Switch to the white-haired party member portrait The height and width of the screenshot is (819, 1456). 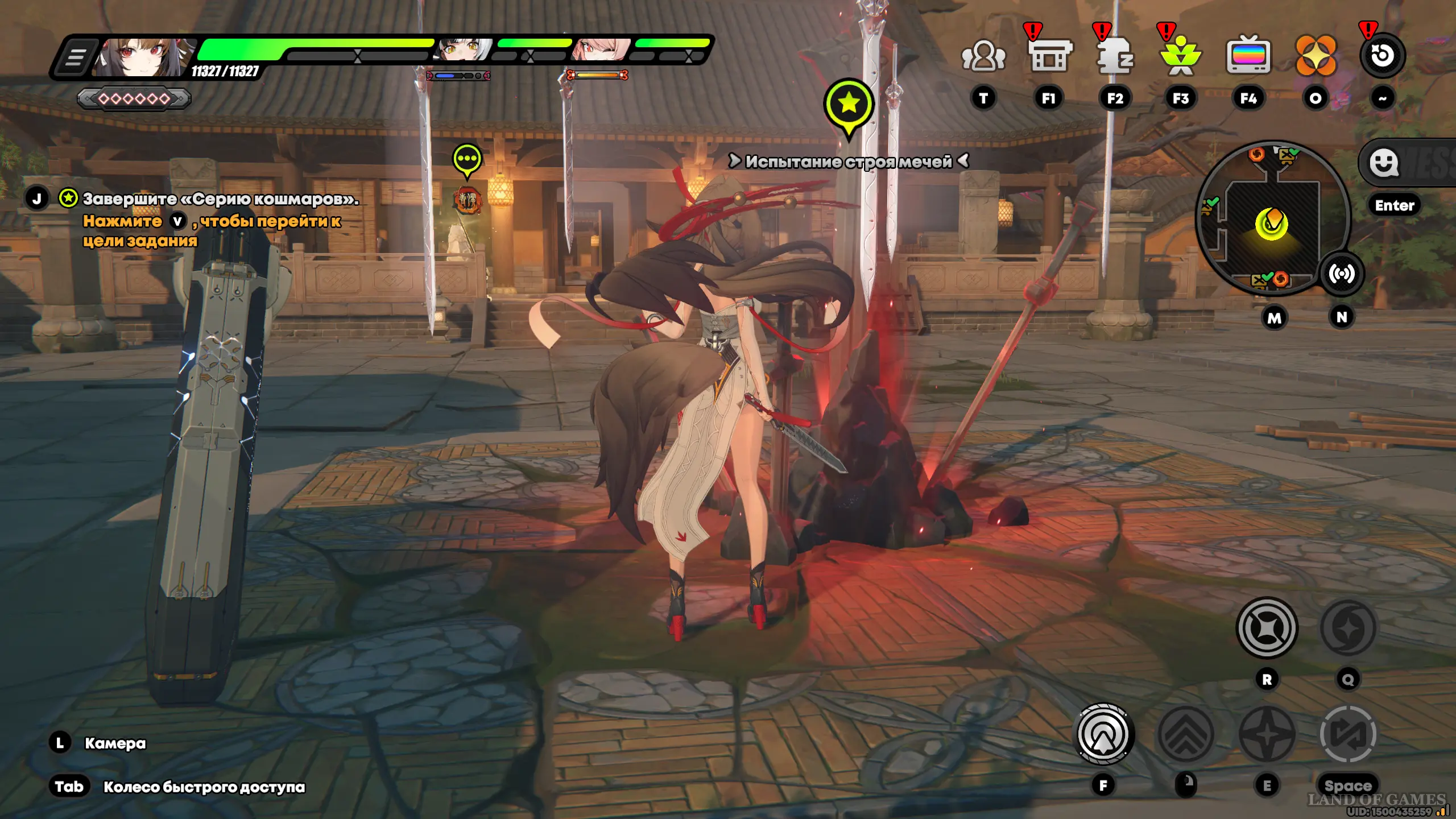465,51
